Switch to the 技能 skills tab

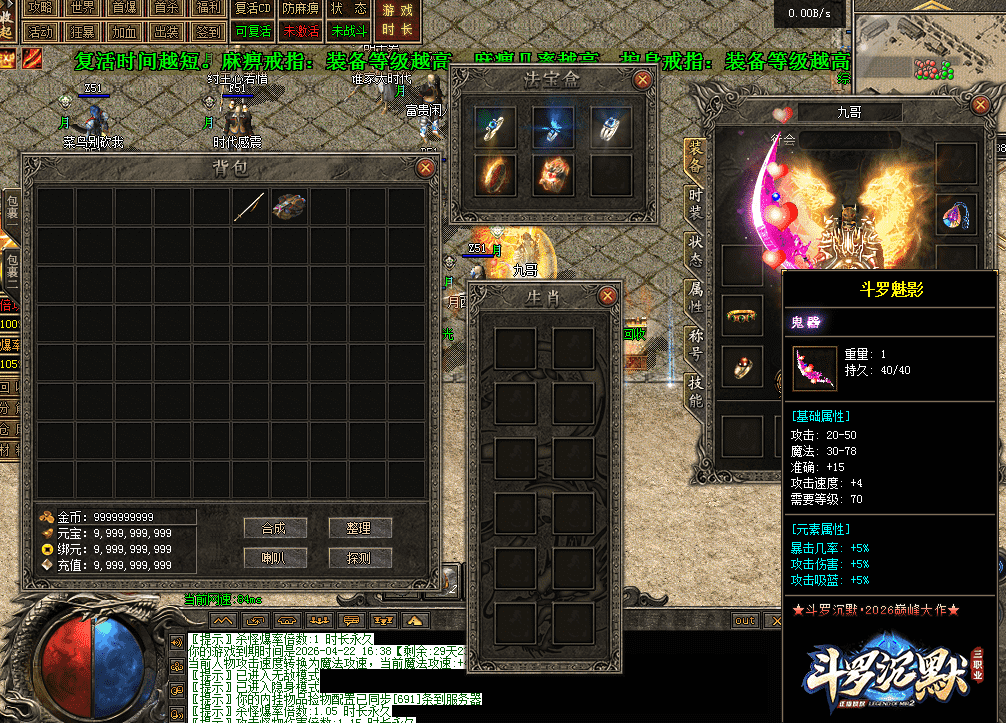point(695,390)
